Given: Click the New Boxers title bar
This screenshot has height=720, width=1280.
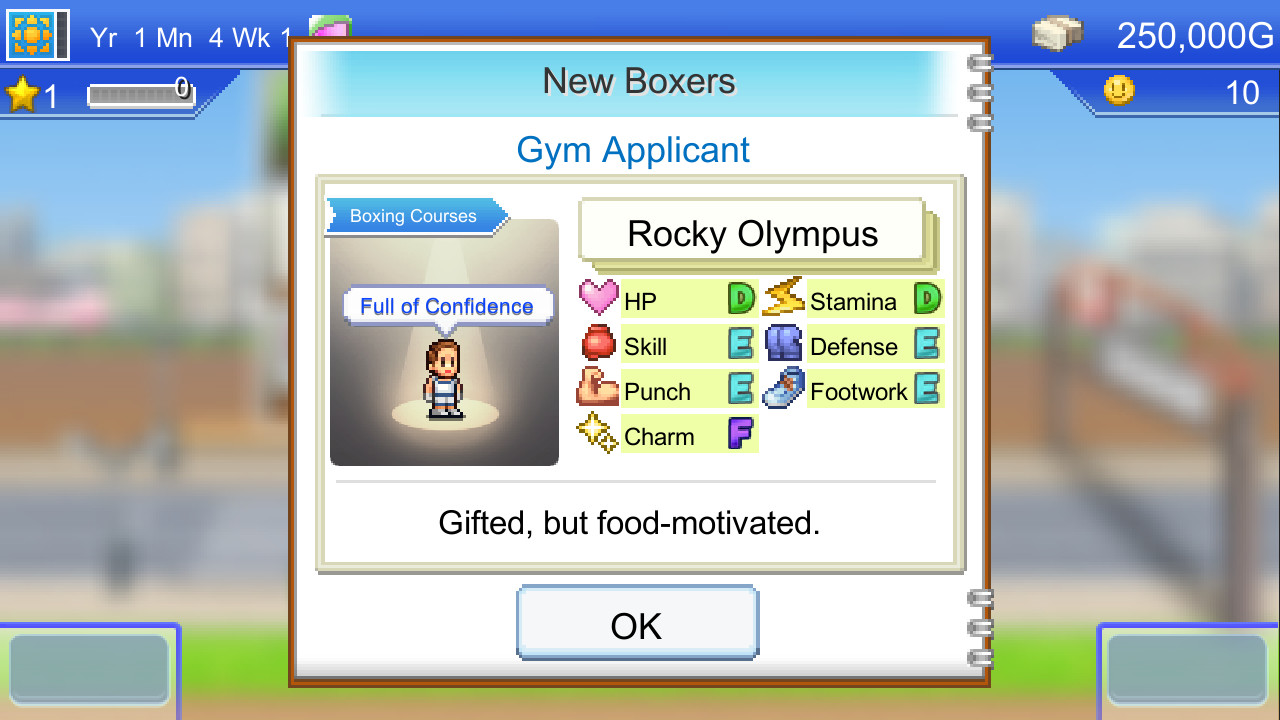Looking at the screenshot, I should tap(638, 81).
